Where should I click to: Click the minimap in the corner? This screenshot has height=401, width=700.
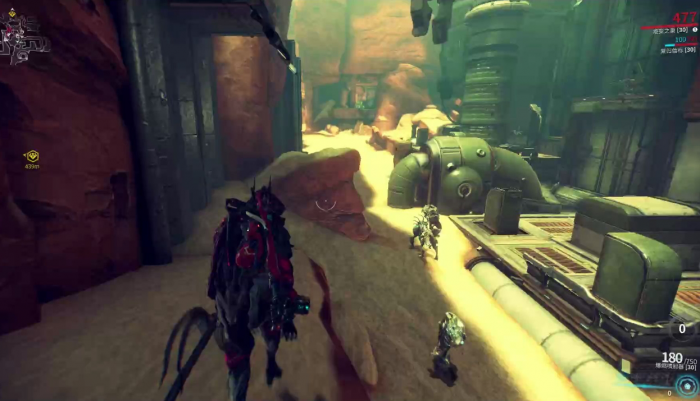24,37
